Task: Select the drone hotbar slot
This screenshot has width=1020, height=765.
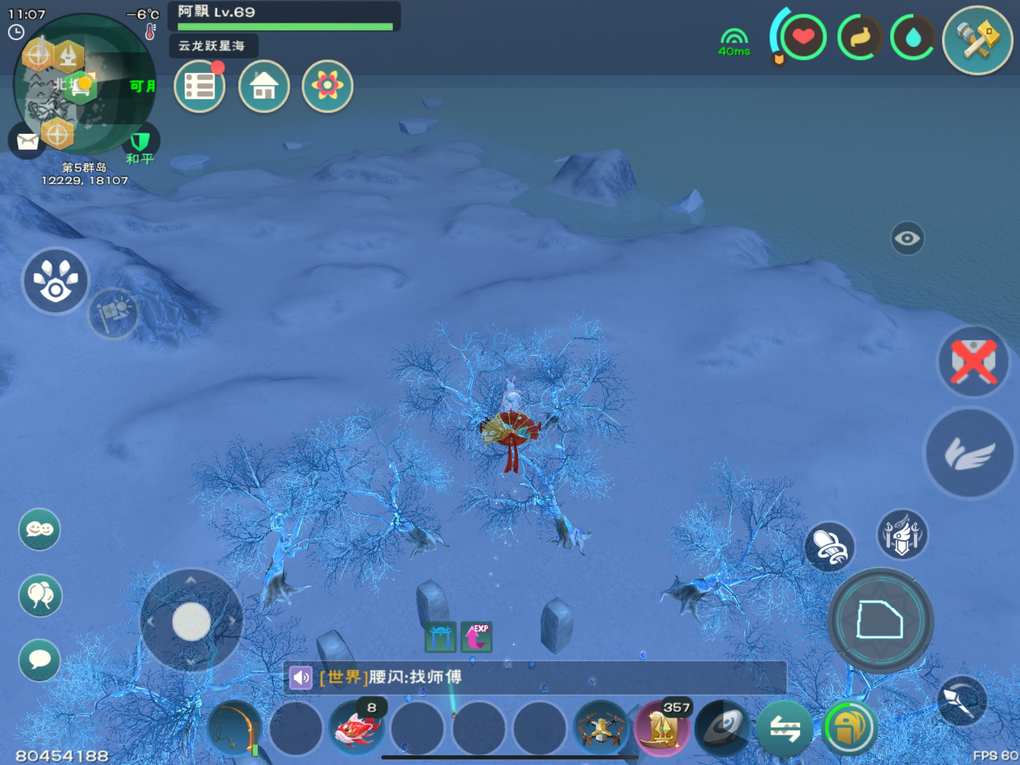Action: pyautogui.click(x=602, y=728)
